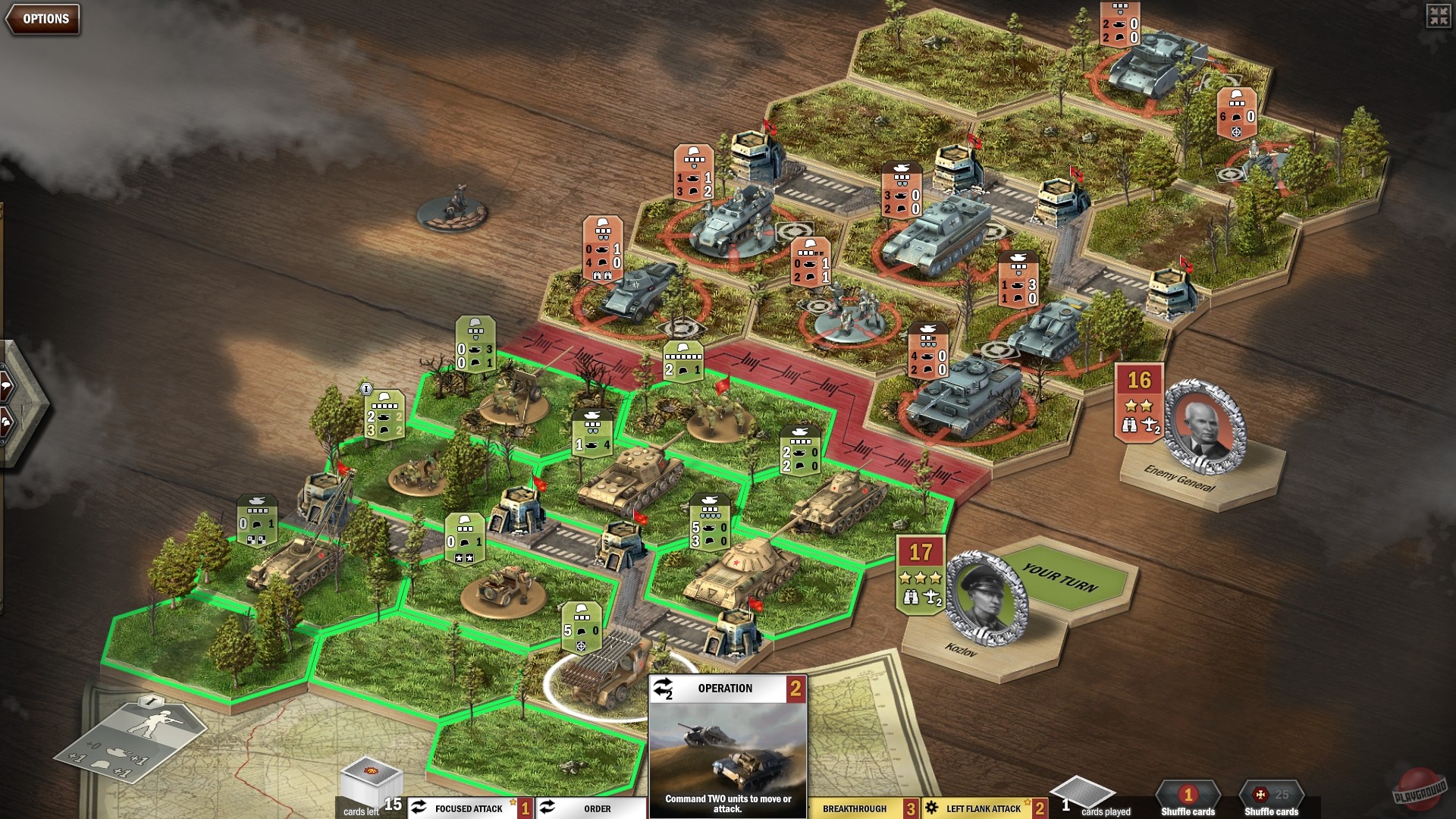Click the cards left draw deck
Image resolution: width=1456 pixels, height=819 pixels.
click(372, 782)
